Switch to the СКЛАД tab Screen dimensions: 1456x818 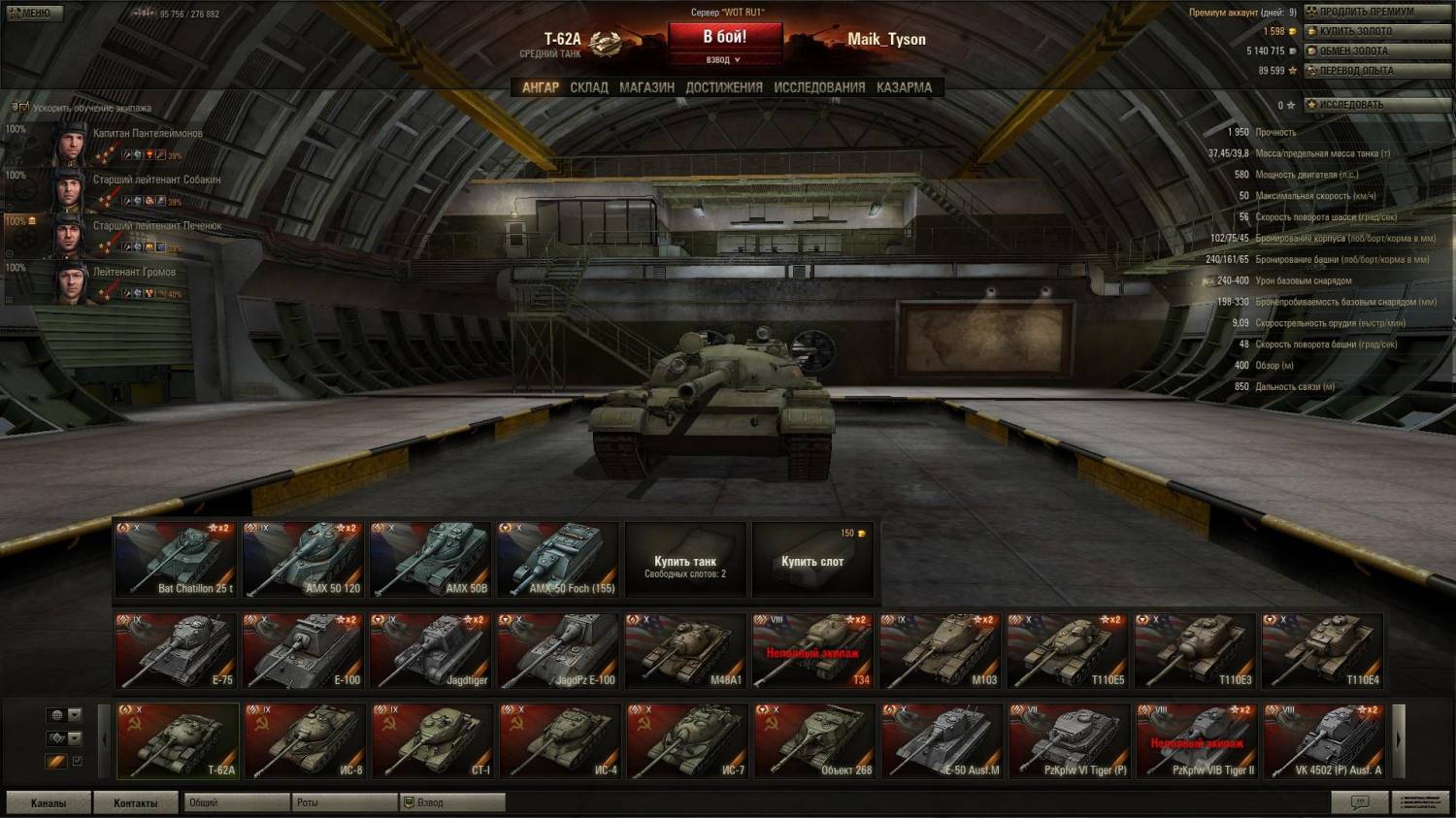click(589, 87)
